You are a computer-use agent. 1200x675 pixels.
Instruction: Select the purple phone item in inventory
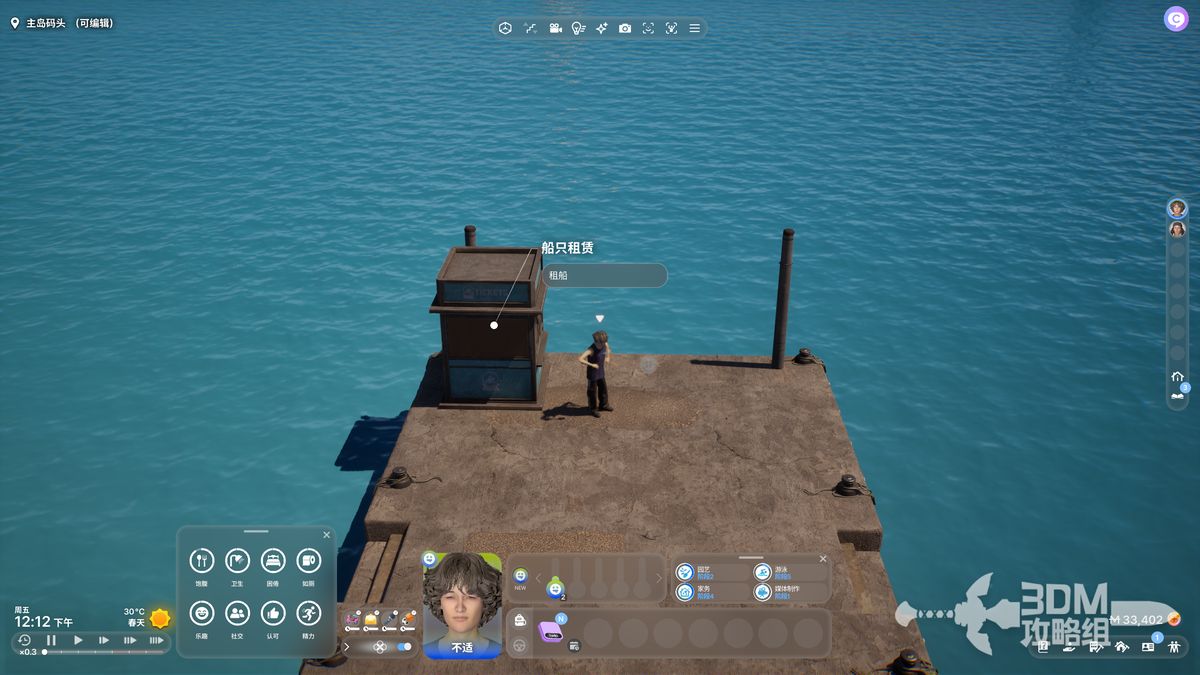pos(550,631)
